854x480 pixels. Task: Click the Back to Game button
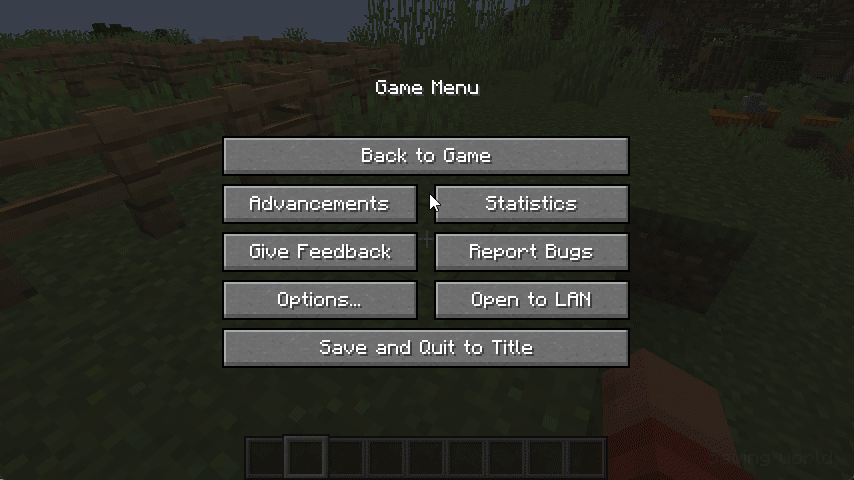pyautogui.click(x=426, y=156)
